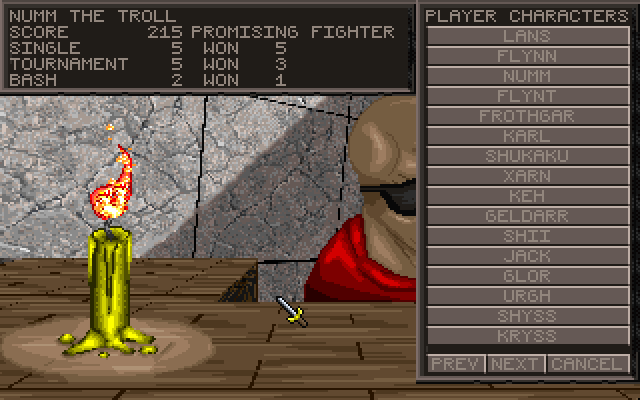Image resolution: width=640 pixels, height=400 pixels.
Task: Select the Flynt entry
Action: point(527,96)
